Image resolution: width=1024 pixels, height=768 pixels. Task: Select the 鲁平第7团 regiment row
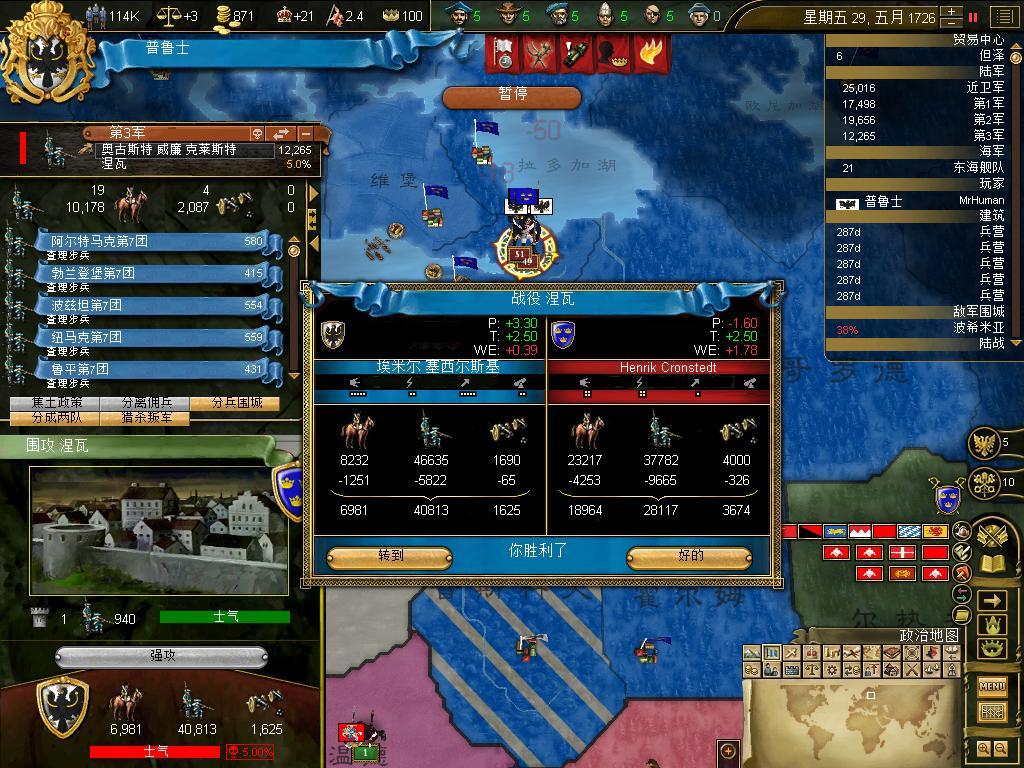pyautogui.click(x=150, y=369)
